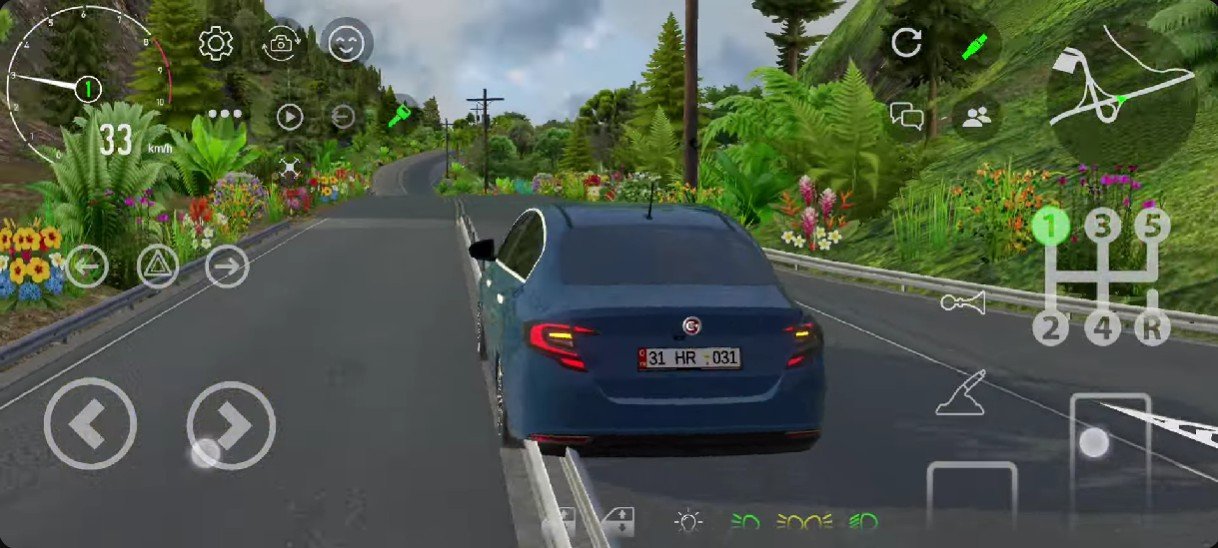Shift into reverse gear R
The image size is (1218, 548).
click(x=1152, y=328)
